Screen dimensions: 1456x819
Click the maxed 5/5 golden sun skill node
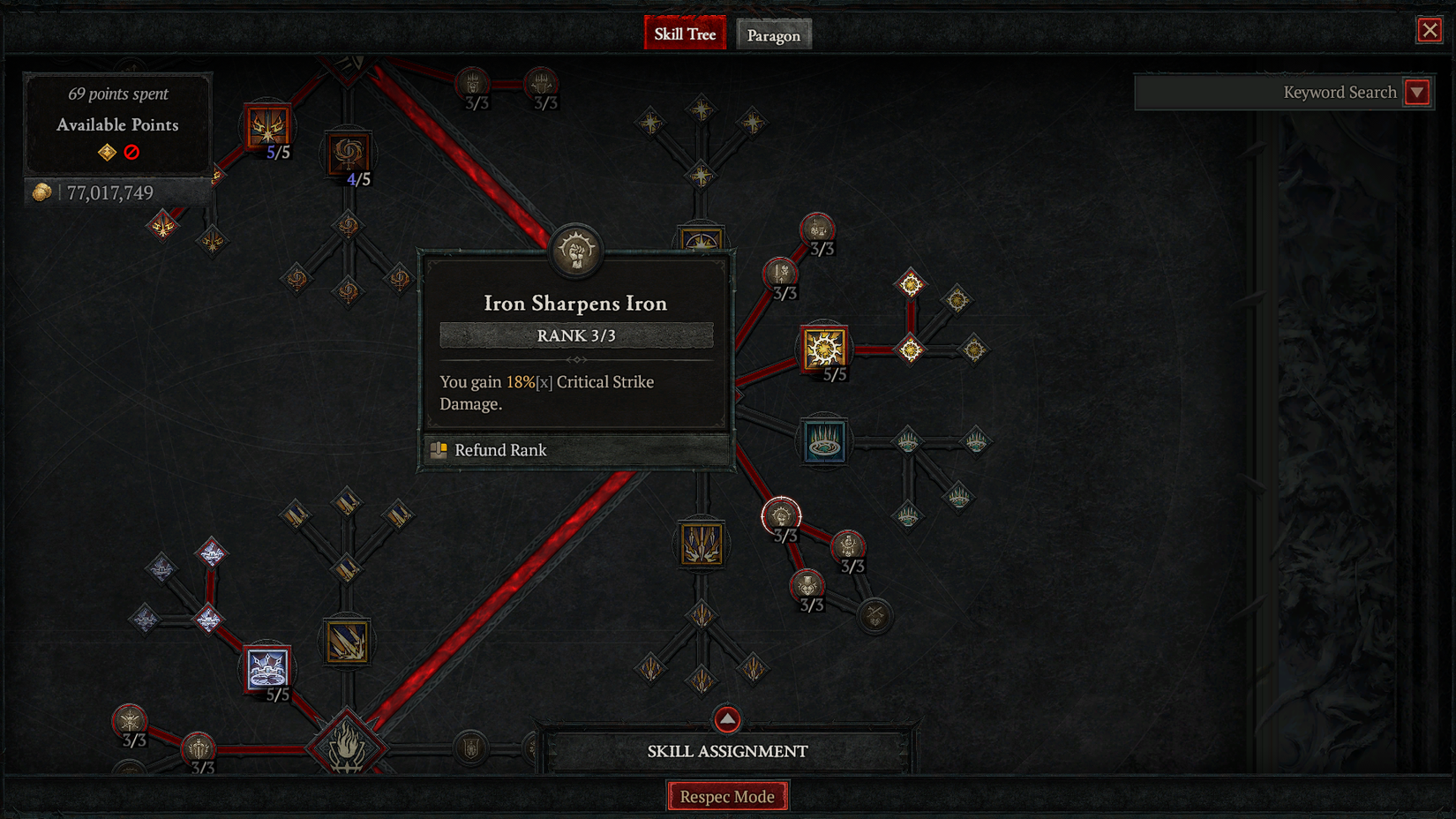(x=823, y=347)
